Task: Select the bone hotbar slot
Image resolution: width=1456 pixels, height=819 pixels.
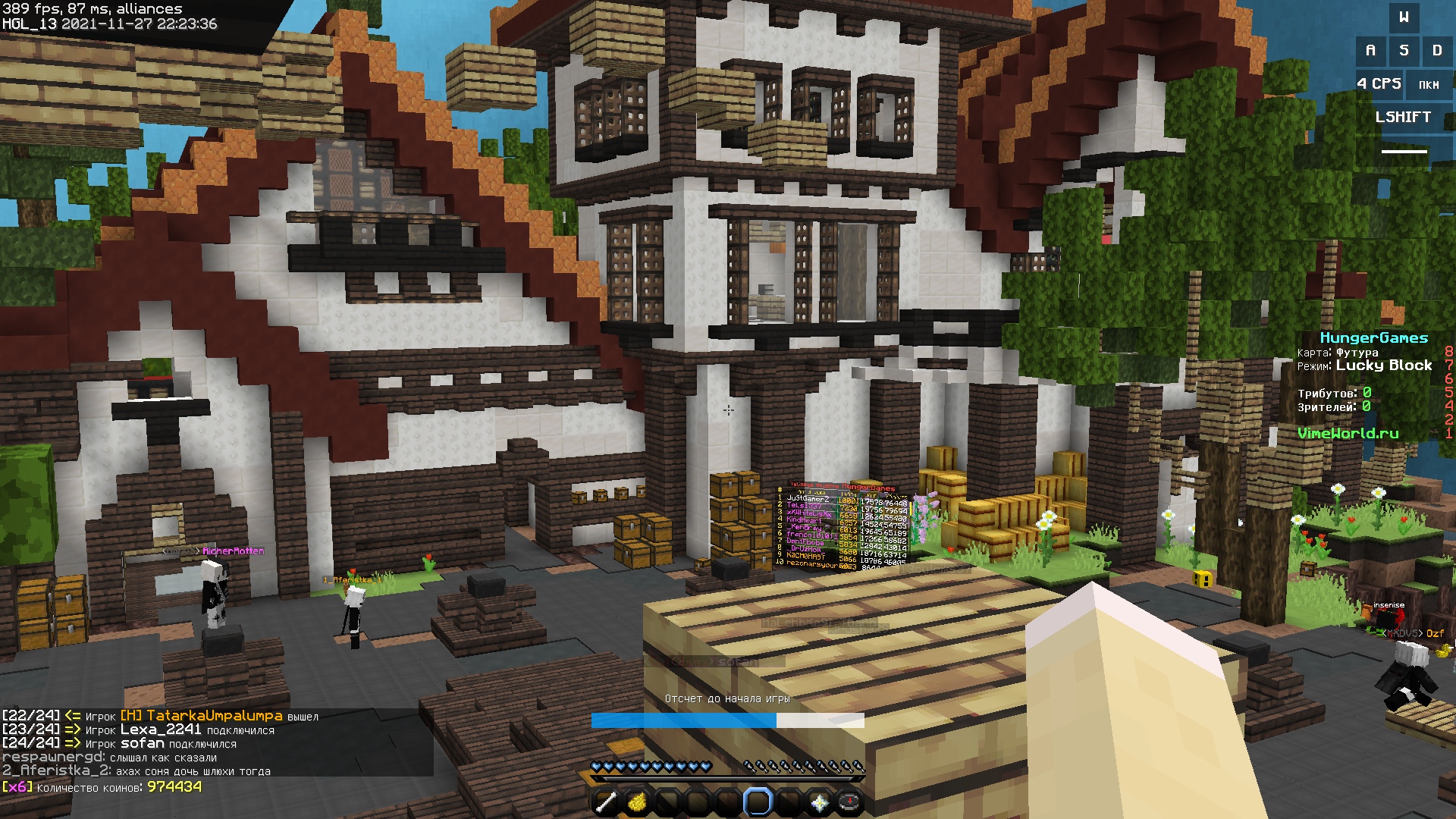Action: click(x=606, y=802)
